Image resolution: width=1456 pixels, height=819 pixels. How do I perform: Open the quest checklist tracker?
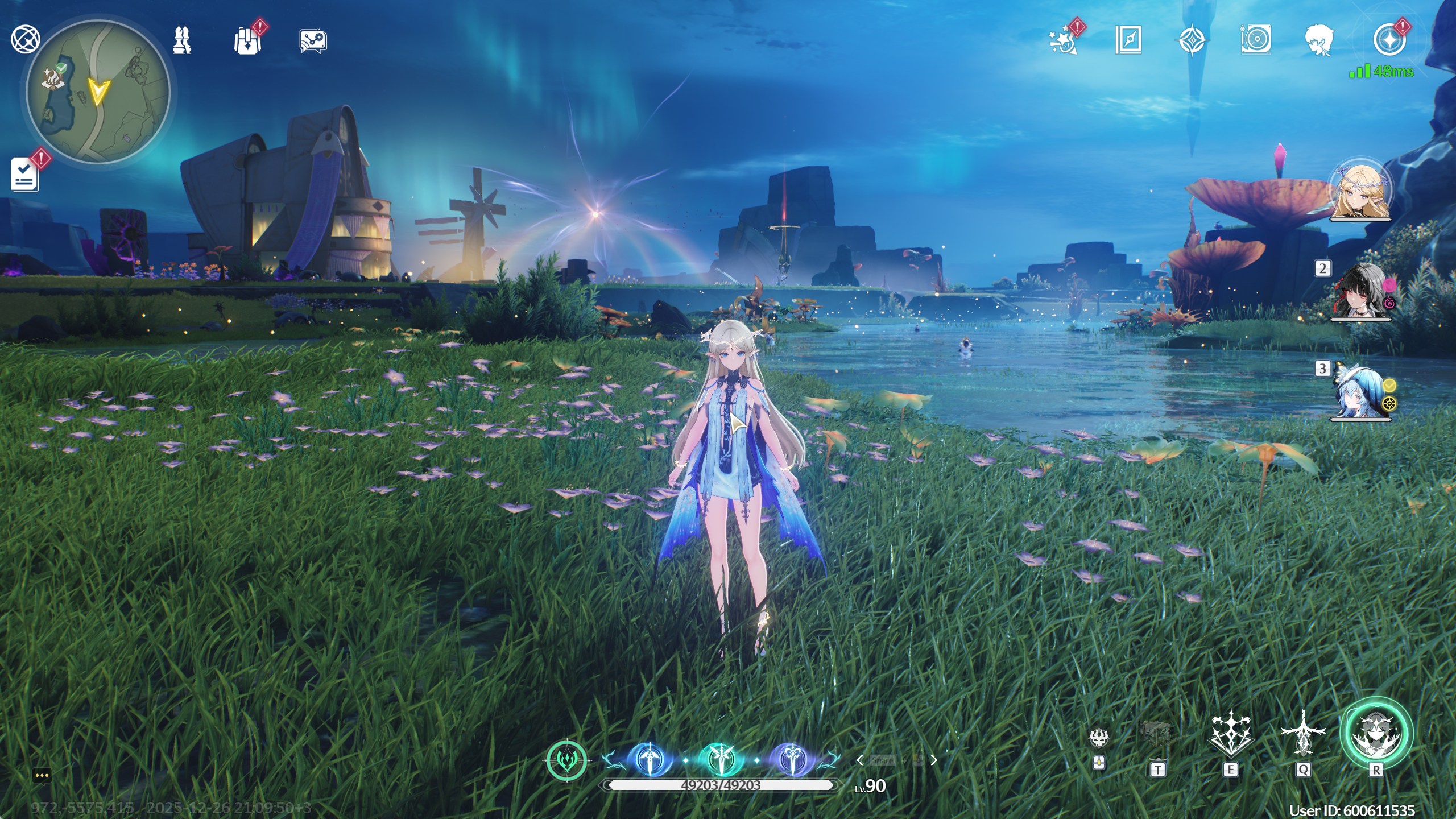point(25,174)
